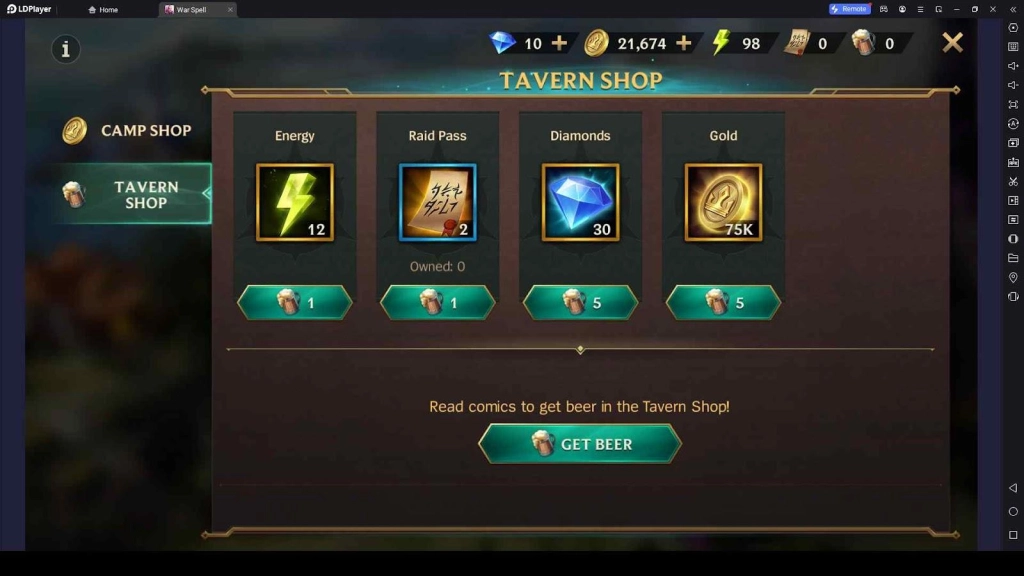
Task: Select the 75K Gold item icon
Action: coord(723,202)
